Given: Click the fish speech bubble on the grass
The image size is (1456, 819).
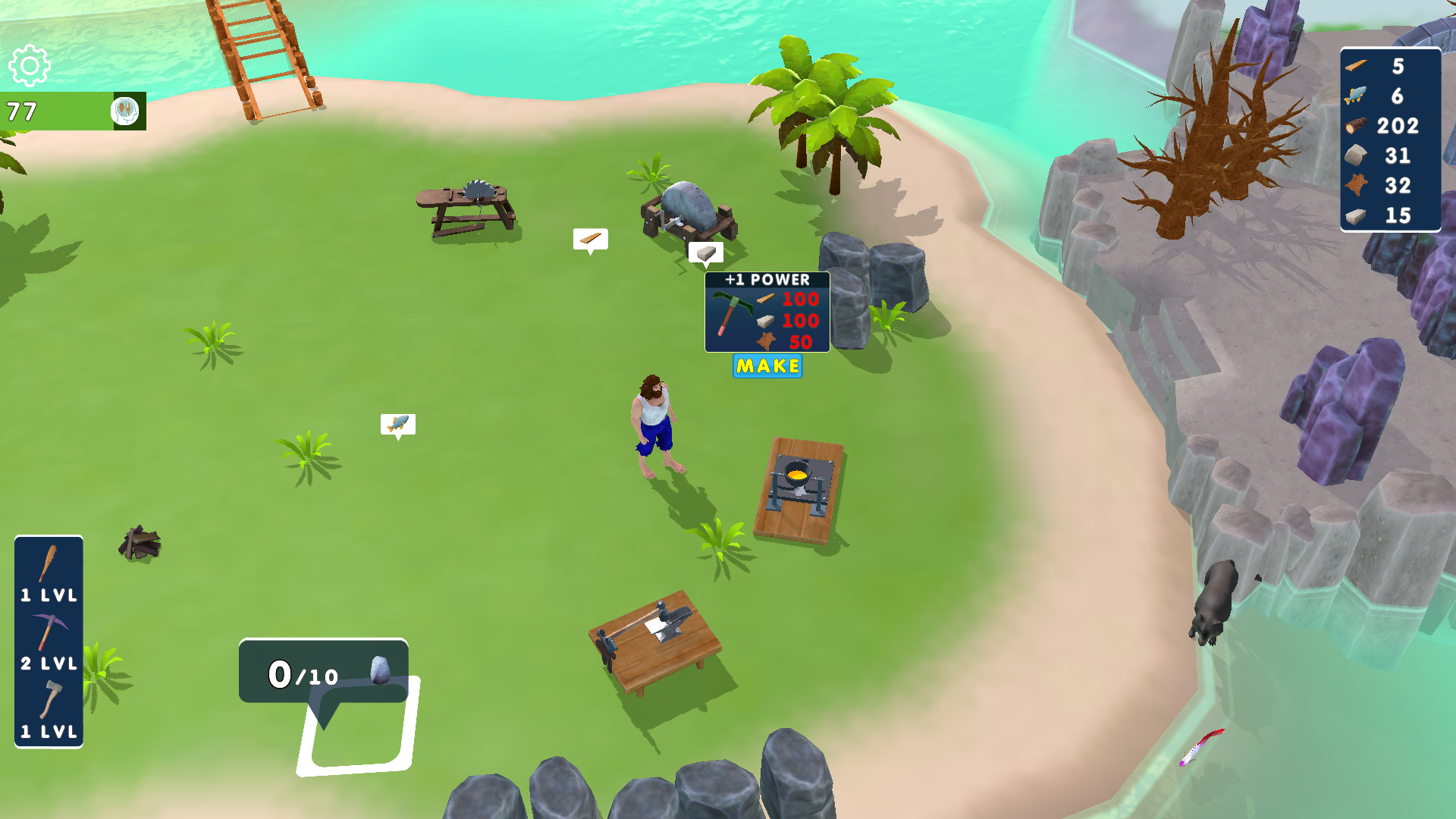Looking at the screenshot, I should [397, 425].
